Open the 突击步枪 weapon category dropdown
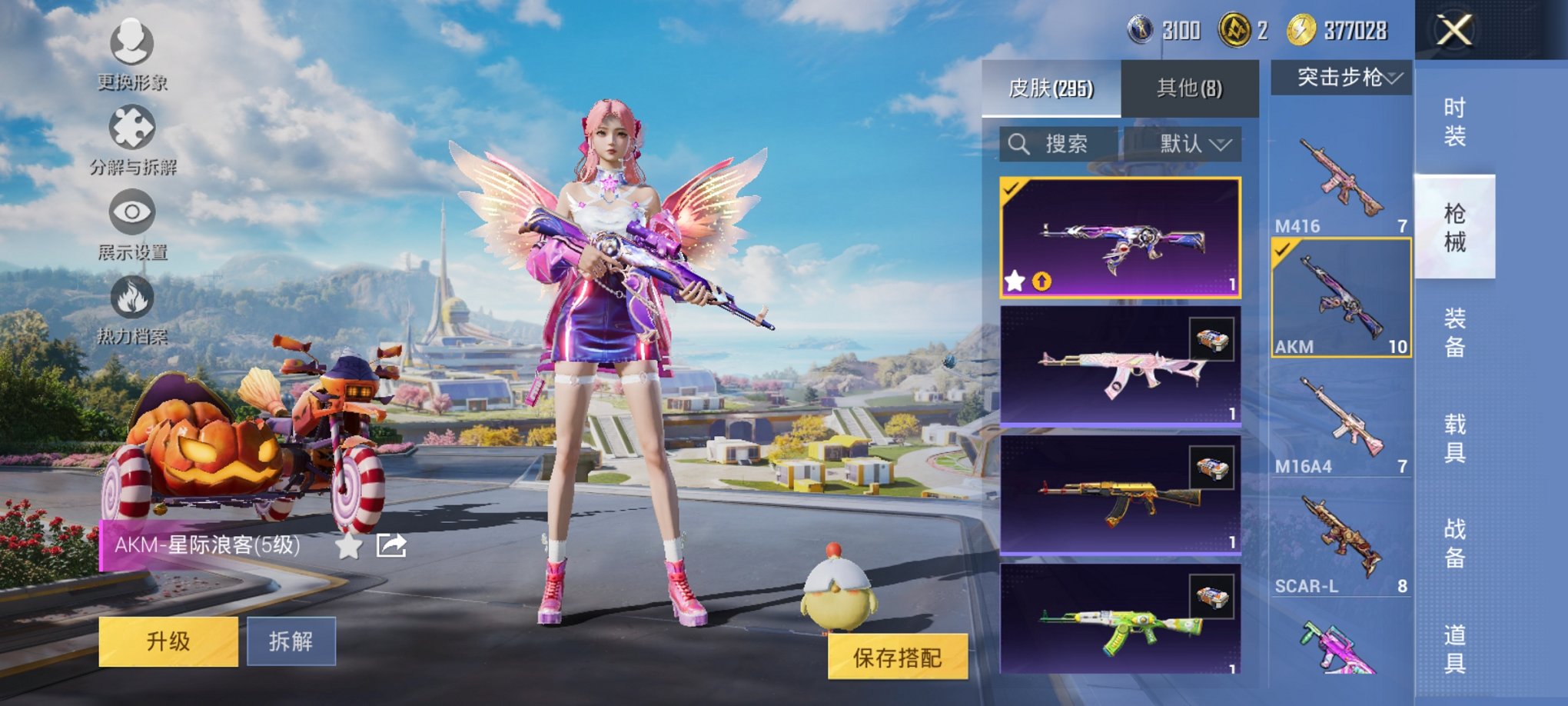This screenshot has width=1568, height=706. point(1340,76)
